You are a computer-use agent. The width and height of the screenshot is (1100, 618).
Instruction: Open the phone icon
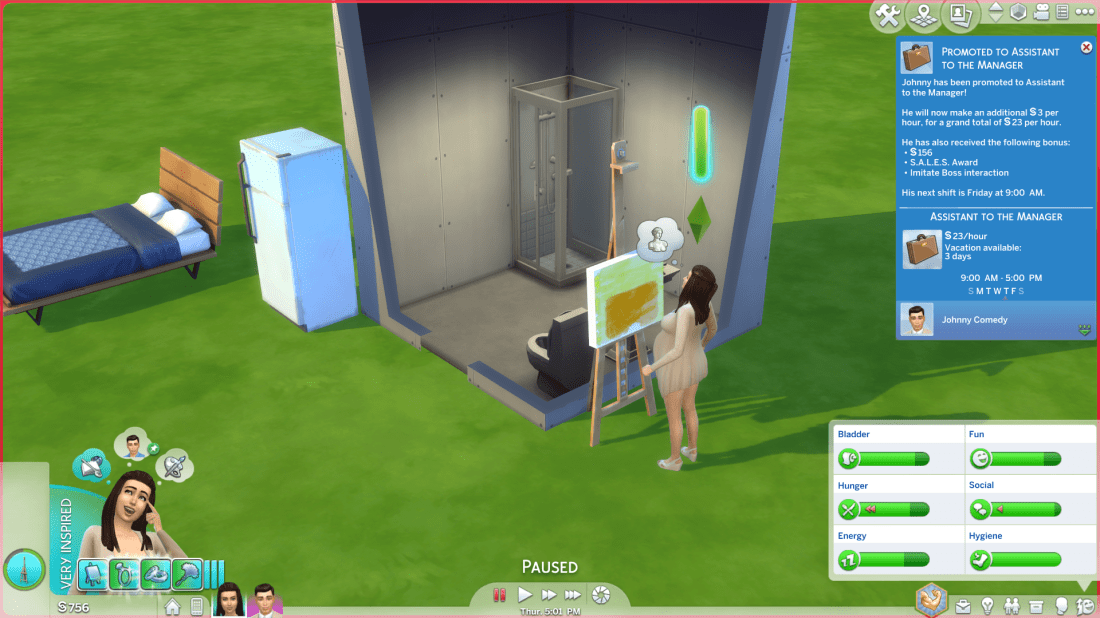[196, 606]
